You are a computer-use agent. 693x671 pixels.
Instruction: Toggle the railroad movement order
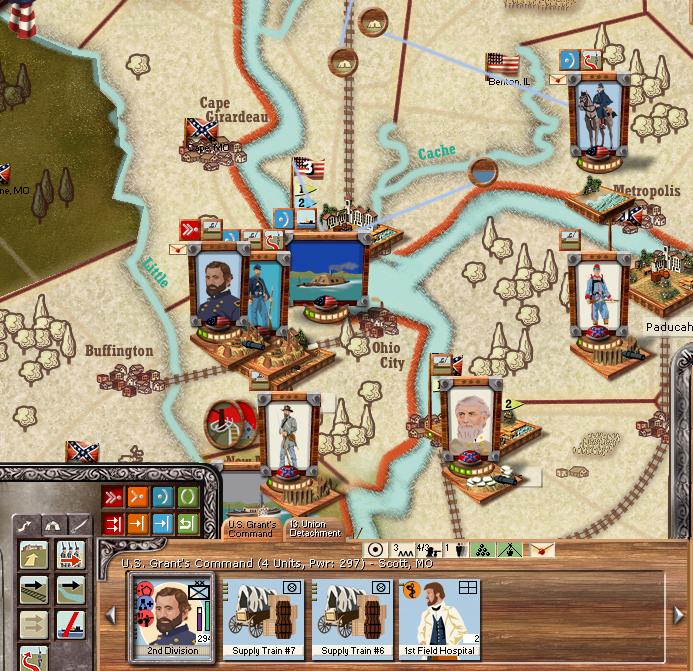[x=35, y=588]
